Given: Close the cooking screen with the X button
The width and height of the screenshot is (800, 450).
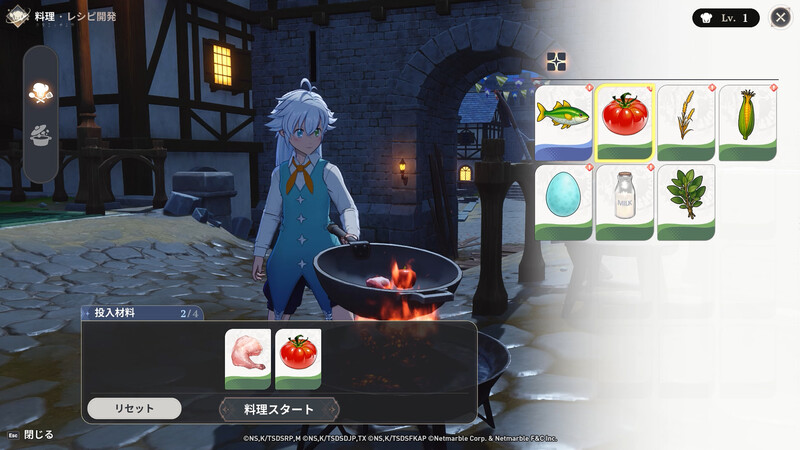Looking at the screenshot, I should coord(781,17).
